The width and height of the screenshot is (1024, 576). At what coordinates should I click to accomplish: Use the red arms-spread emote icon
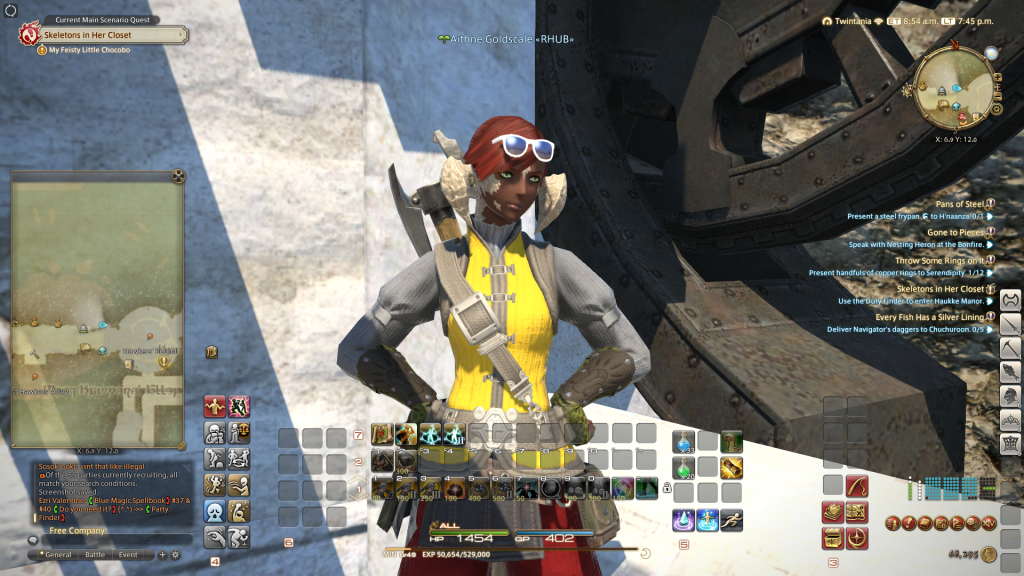[214, 406]
